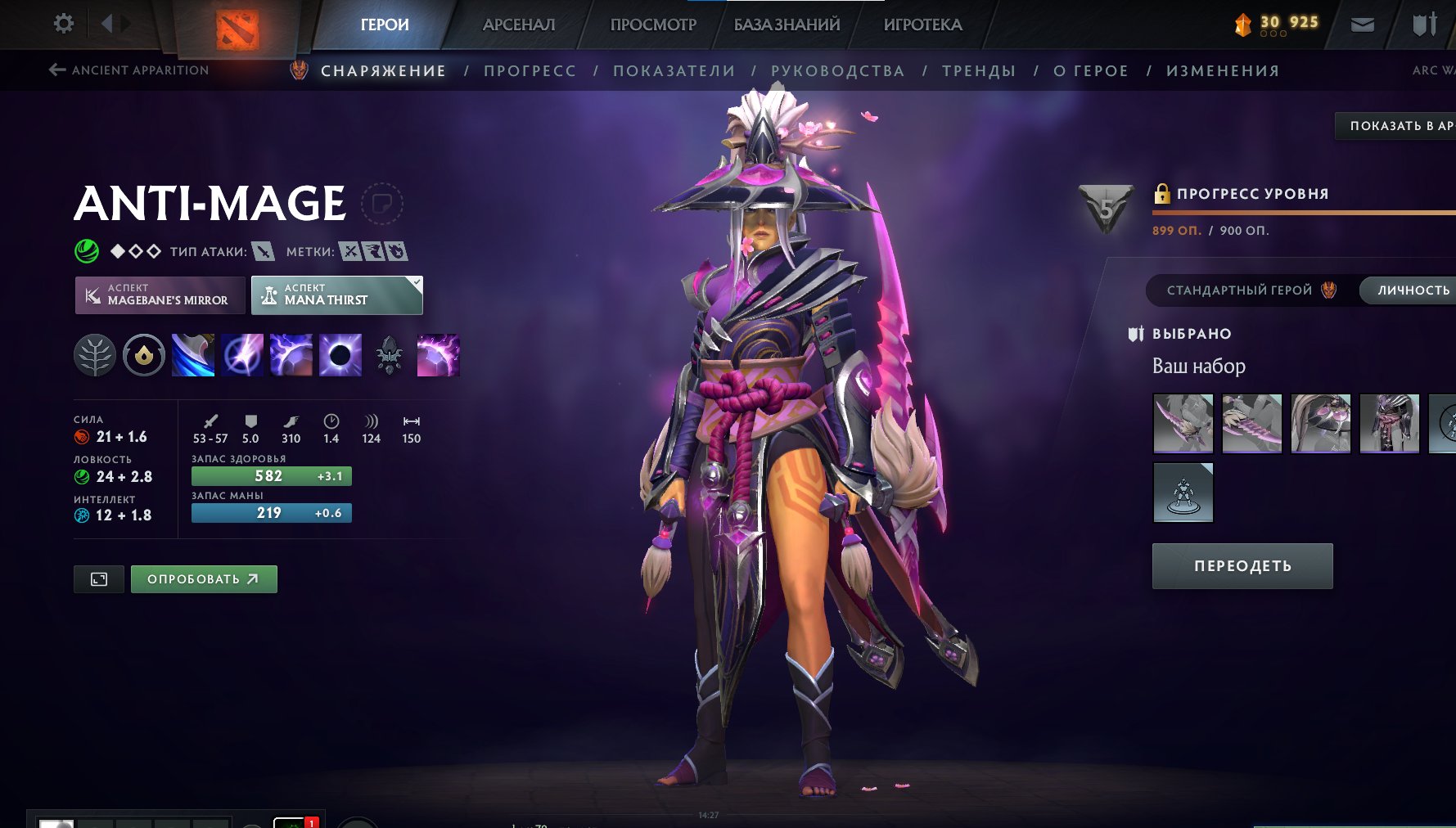Switch to the АРСЕНАЛ tab

[519, 24]
